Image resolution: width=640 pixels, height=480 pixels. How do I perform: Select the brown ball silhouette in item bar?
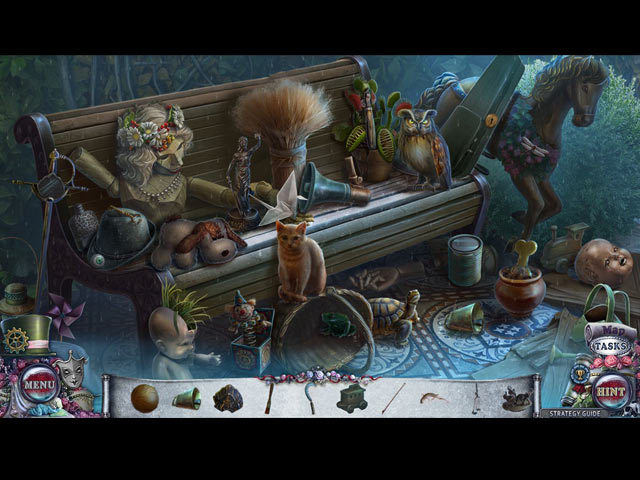pyautogui.click(x=144, y=396)
